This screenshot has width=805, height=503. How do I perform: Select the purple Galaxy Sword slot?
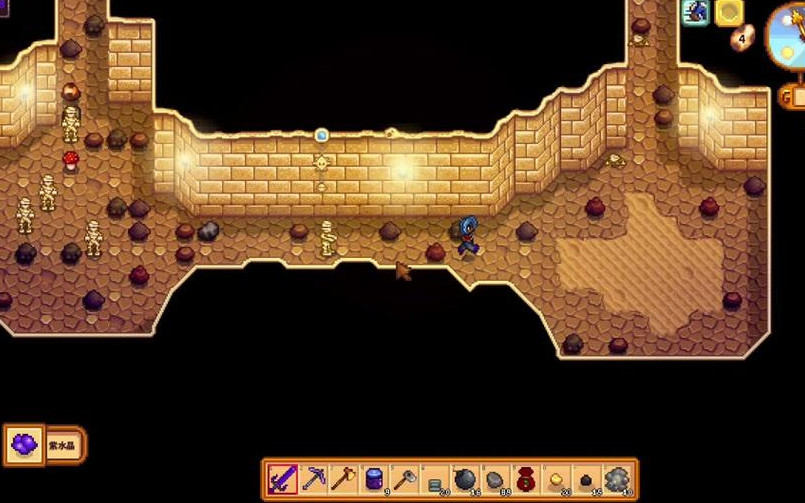point(282,479)
